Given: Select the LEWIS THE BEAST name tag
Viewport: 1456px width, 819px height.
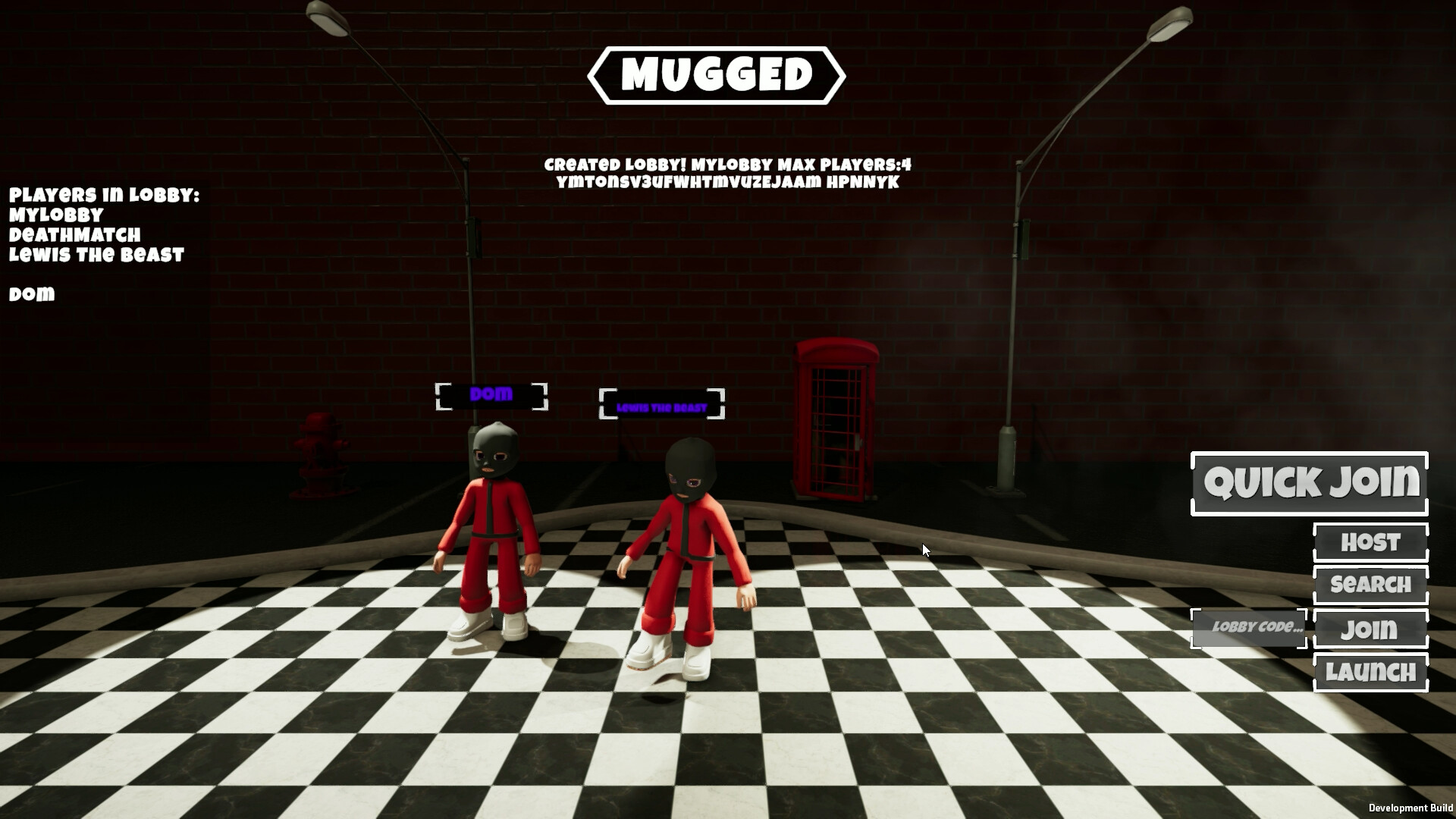Looking at the screenshot, I should 662,404.
